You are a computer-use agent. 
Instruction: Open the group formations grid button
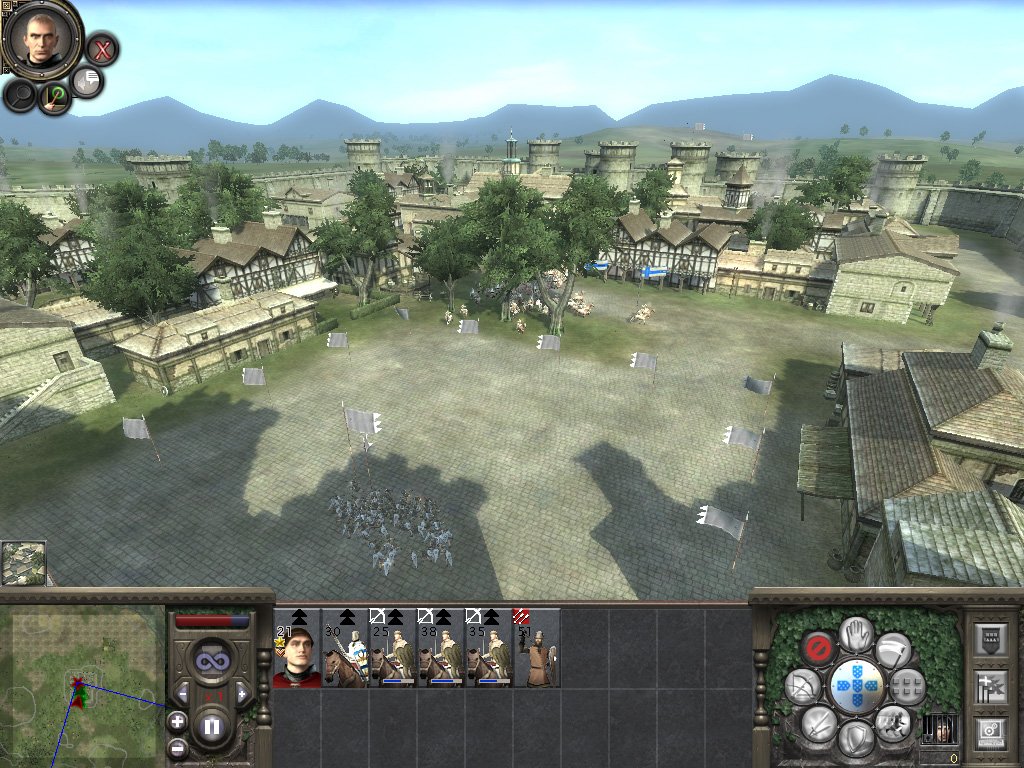pos(907,685)
